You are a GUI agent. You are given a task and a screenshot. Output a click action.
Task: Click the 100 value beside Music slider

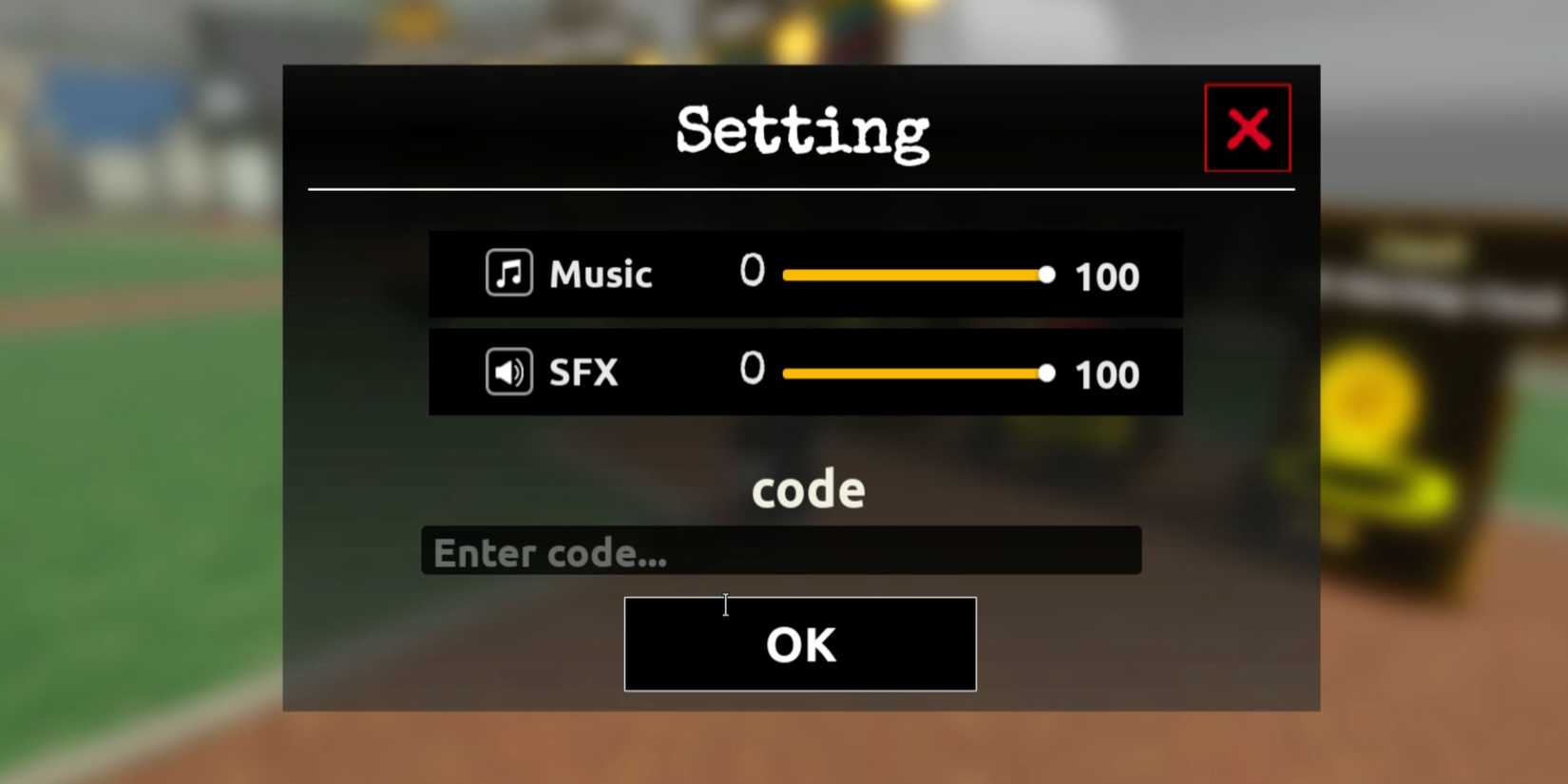click(1106, 277)
